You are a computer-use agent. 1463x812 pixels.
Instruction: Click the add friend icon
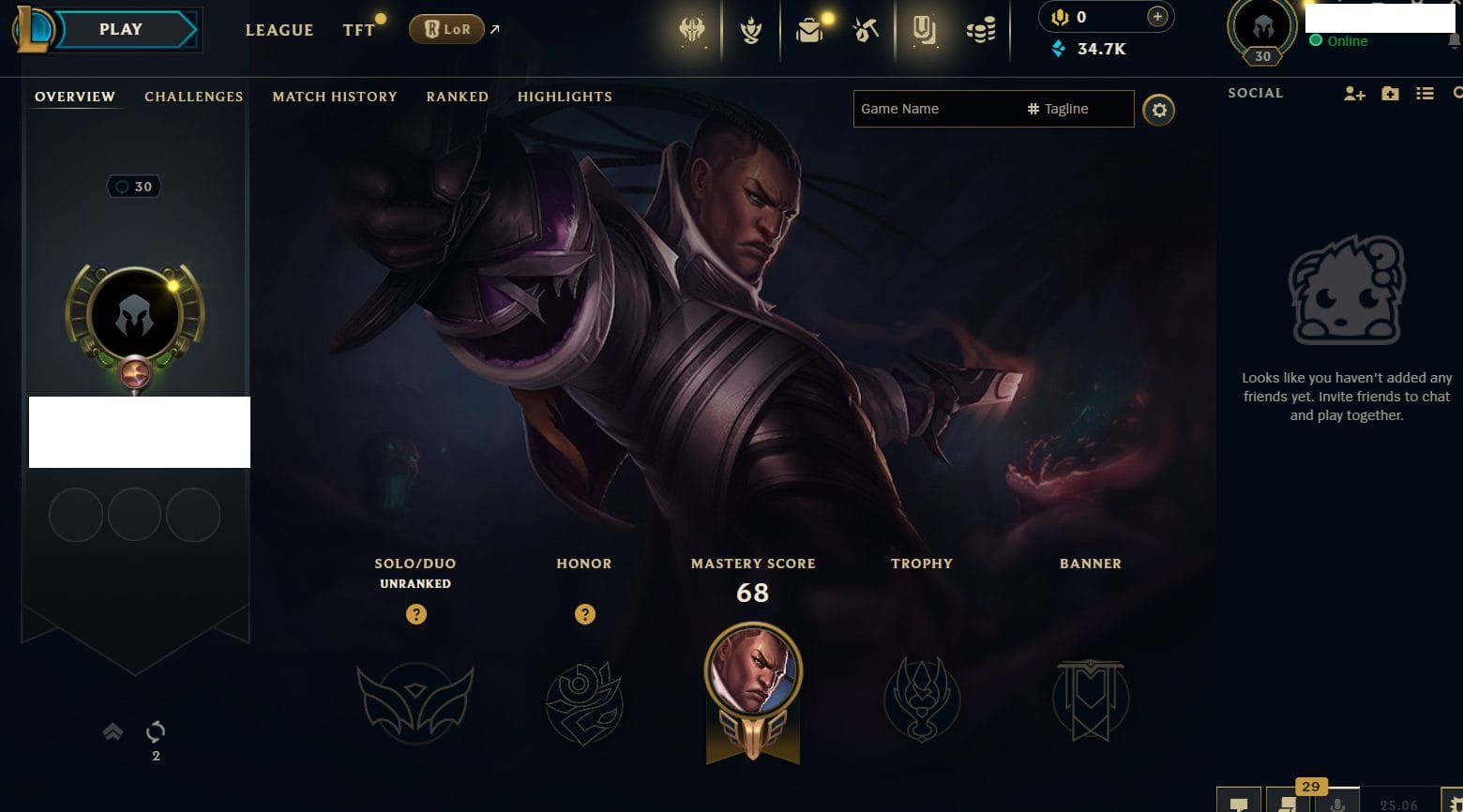click(1354, 94)
